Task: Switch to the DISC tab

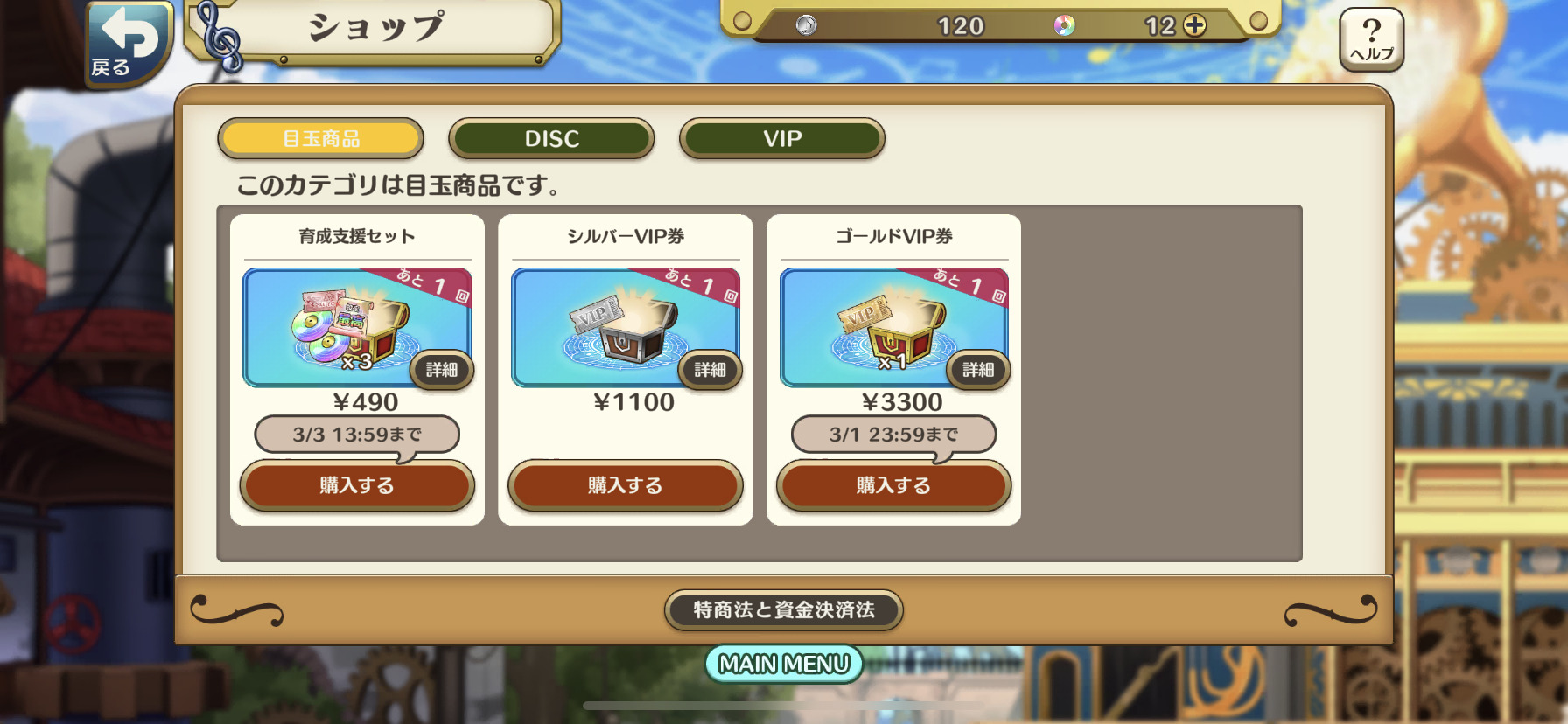Action: tap(551, 139)
